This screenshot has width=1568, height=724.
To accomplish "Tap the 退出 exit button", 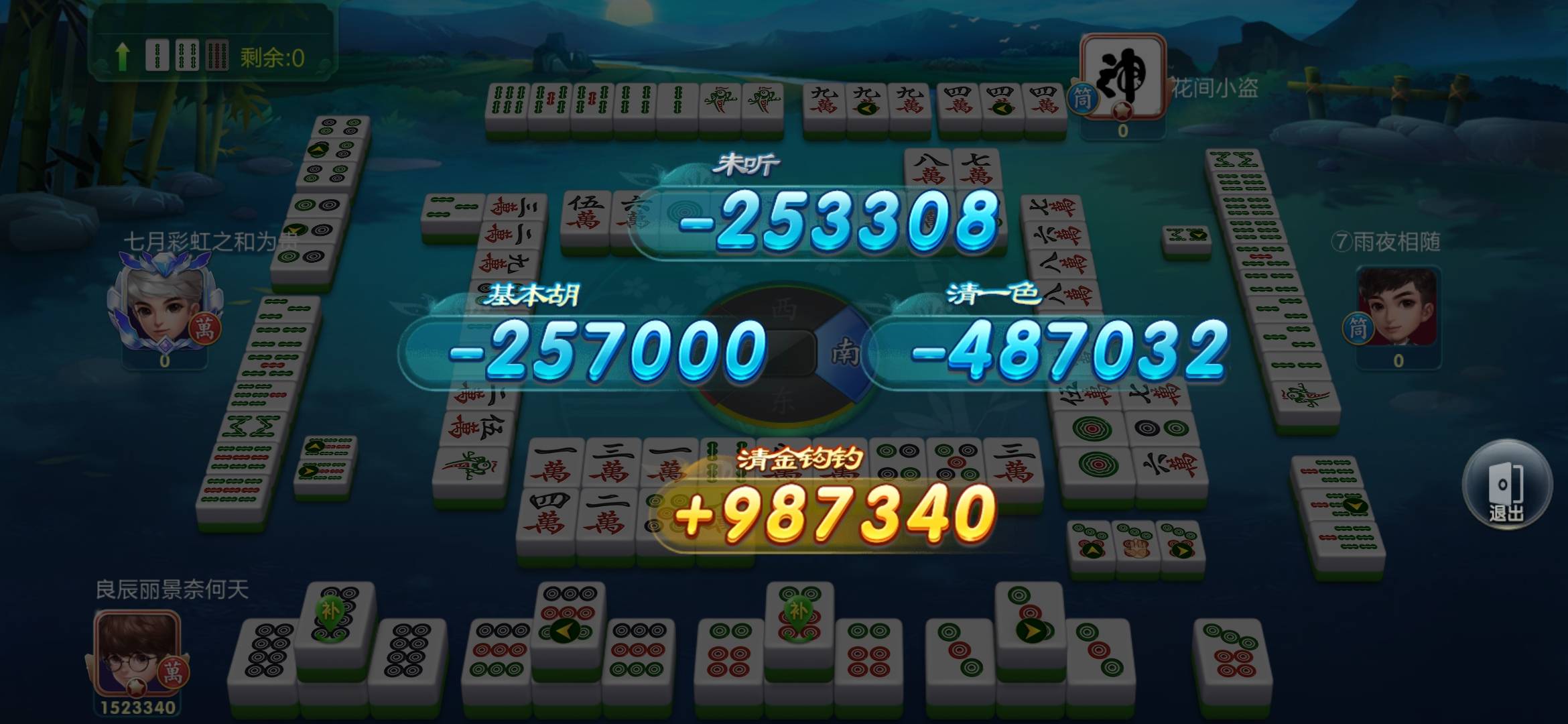I will 1506,485.
